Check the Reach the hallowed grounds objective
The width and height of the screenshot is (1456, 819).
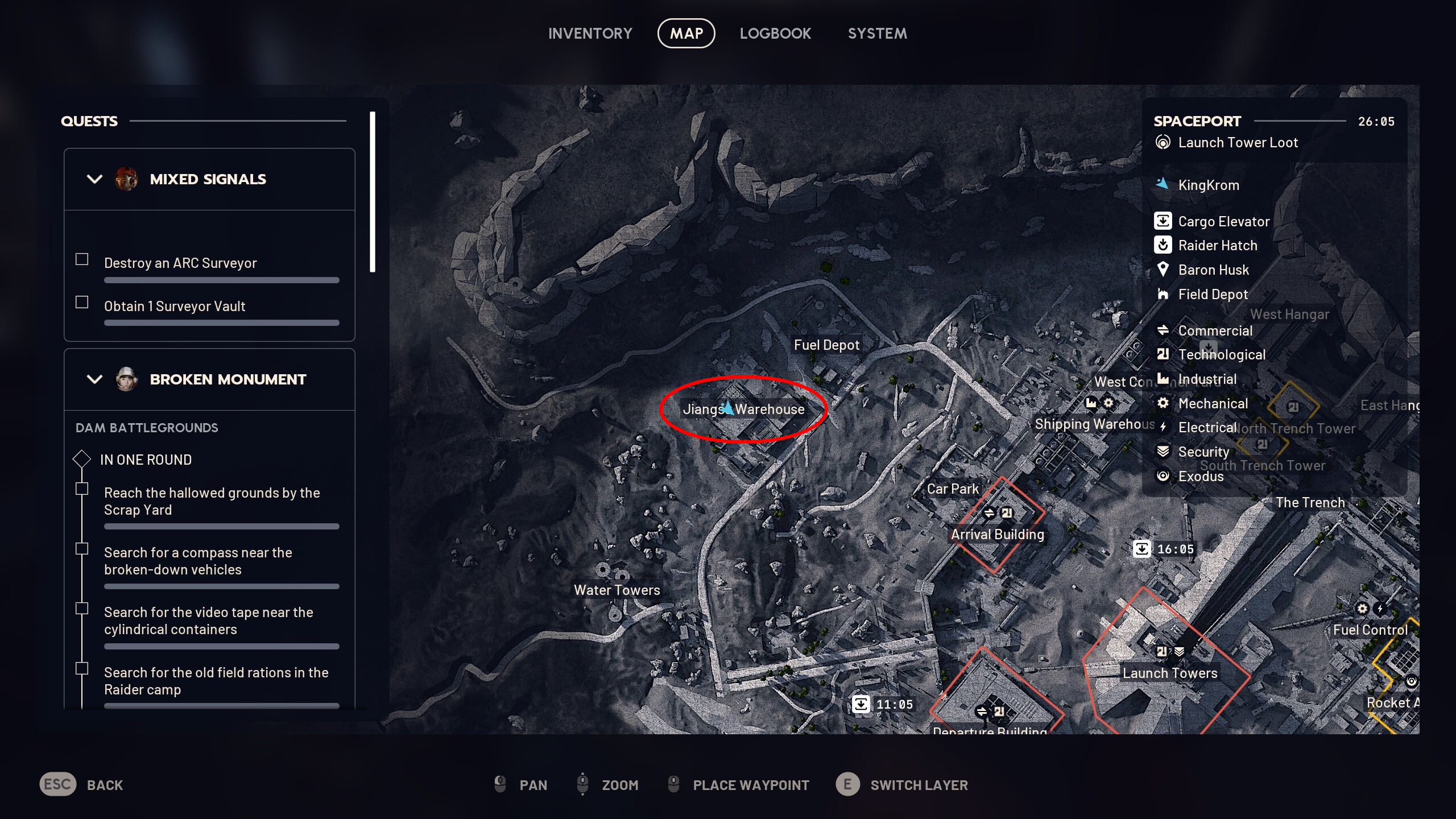coord(81,489)
